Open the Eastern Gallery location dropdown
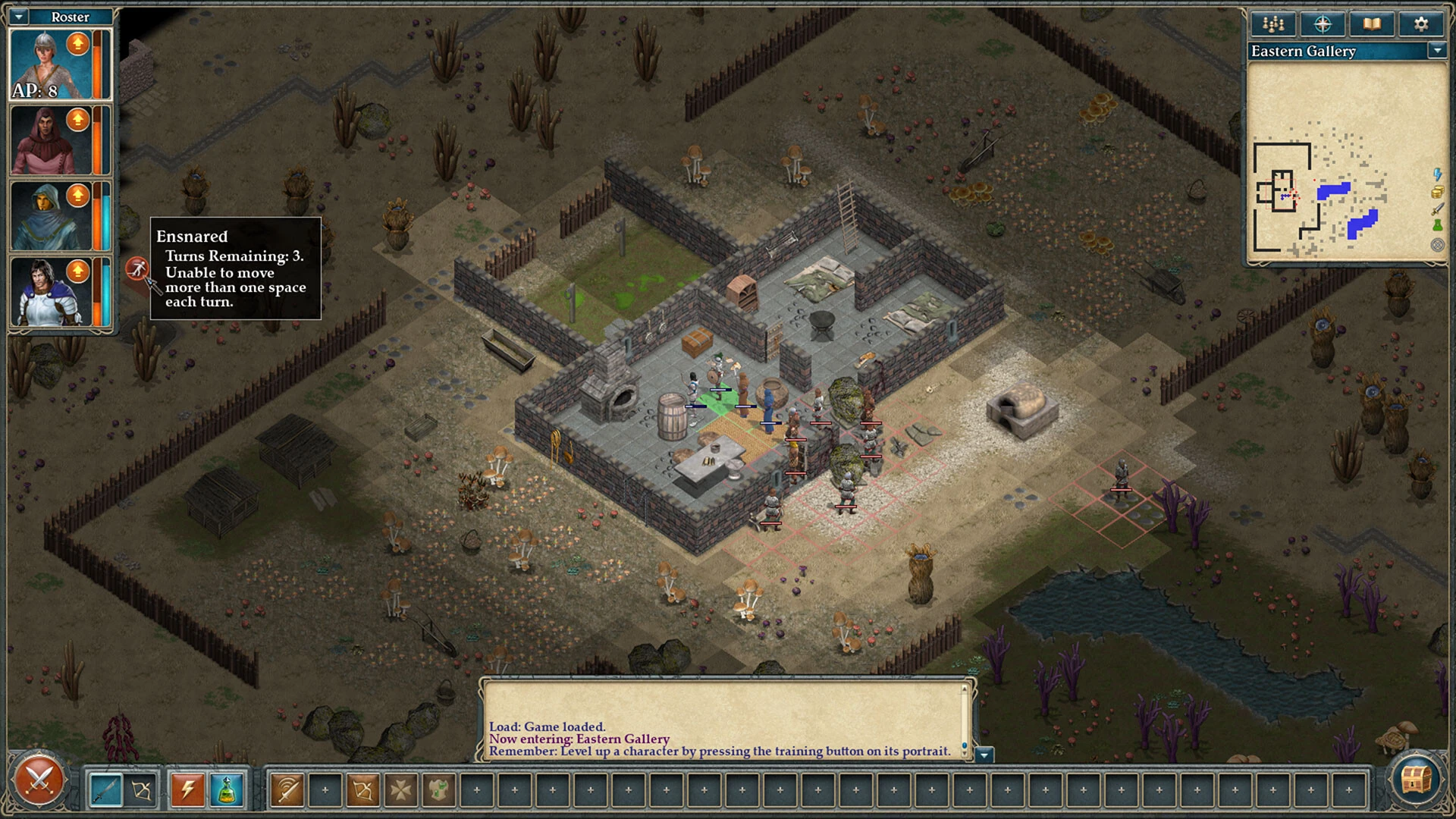 [x=1439, y=52]
